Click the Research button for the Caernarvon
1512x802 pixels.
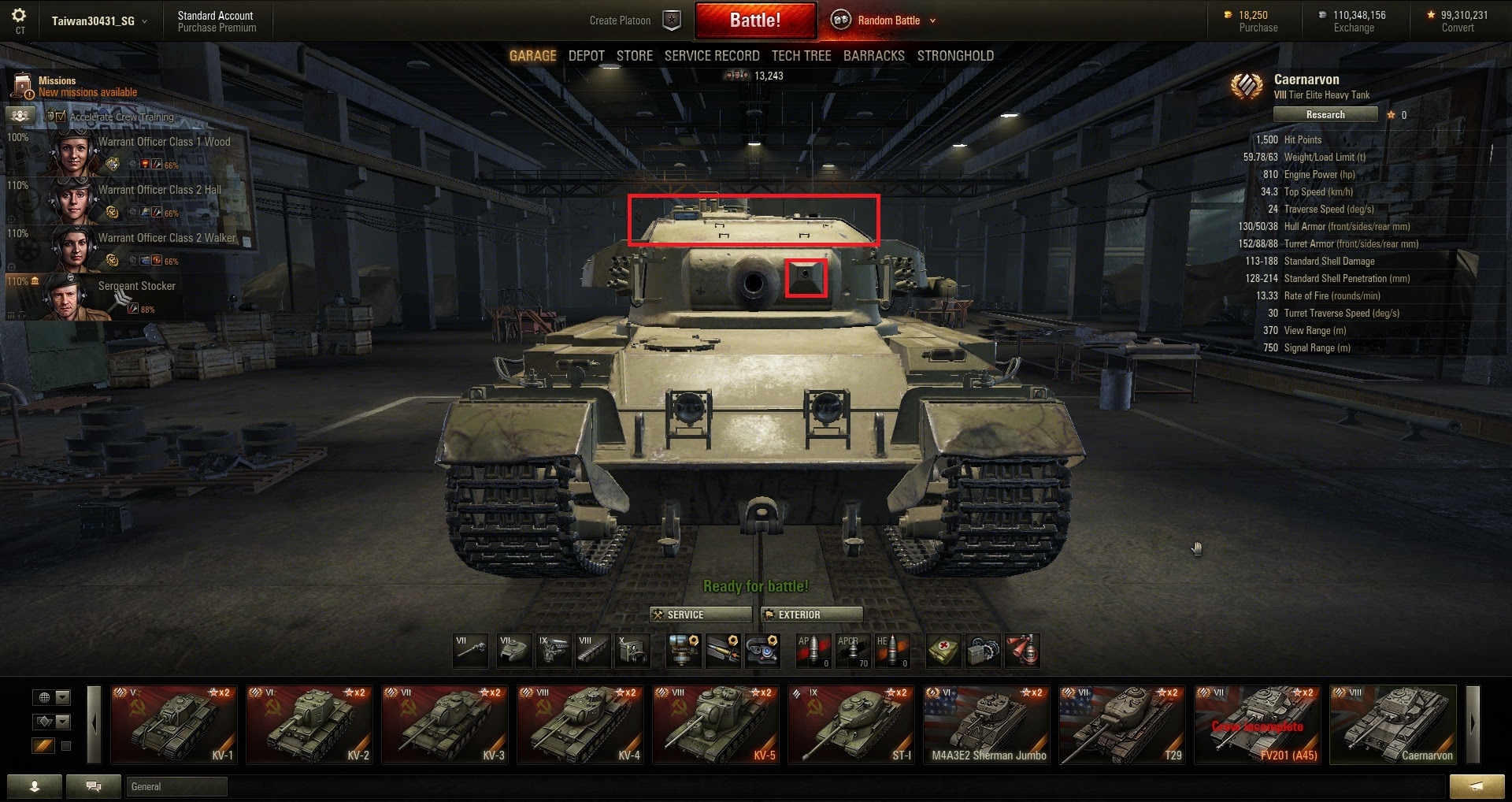pyautogui.click(x=1325, y=114)
